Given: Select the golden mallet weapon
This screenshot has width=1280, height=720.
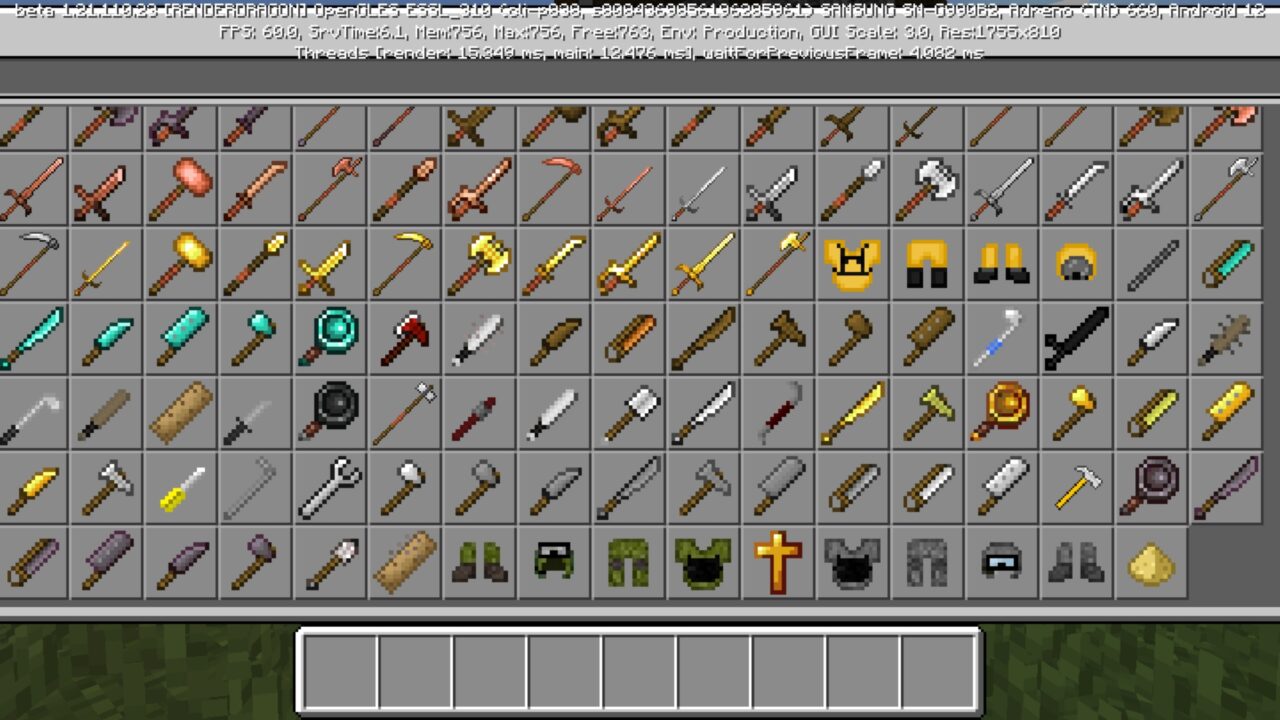Looking at the screenshot, I should (180, 263).
